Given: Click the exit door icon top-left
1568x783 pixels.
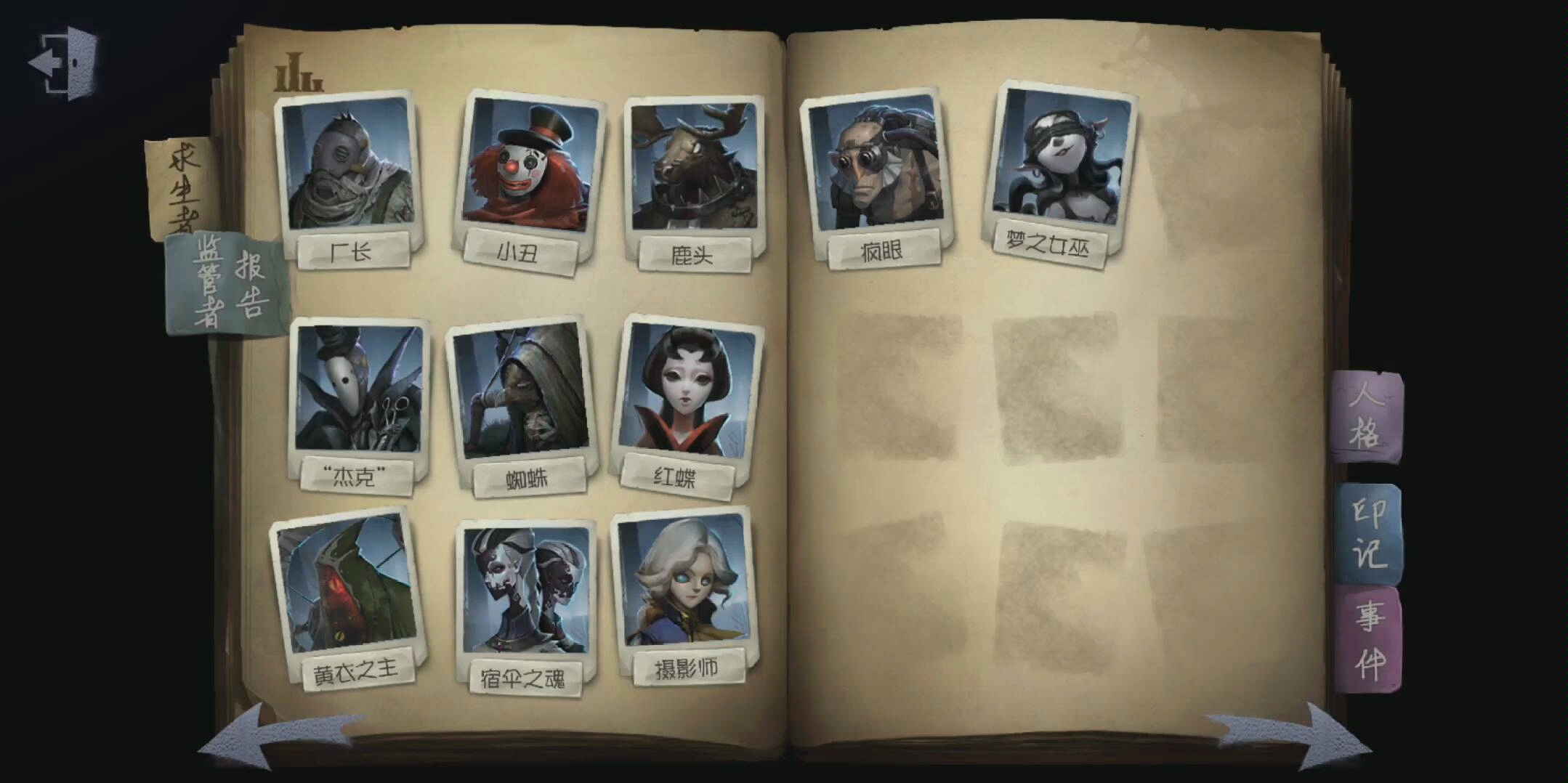Looking at the screenshot, I should [x=62, y=64].
